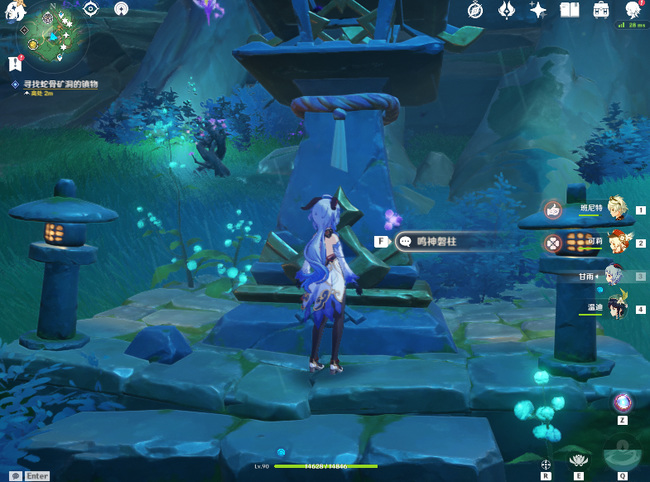Viewport: 650px width, 482px height.
Task: Open the backpack inventory
Action: [601, 10]
